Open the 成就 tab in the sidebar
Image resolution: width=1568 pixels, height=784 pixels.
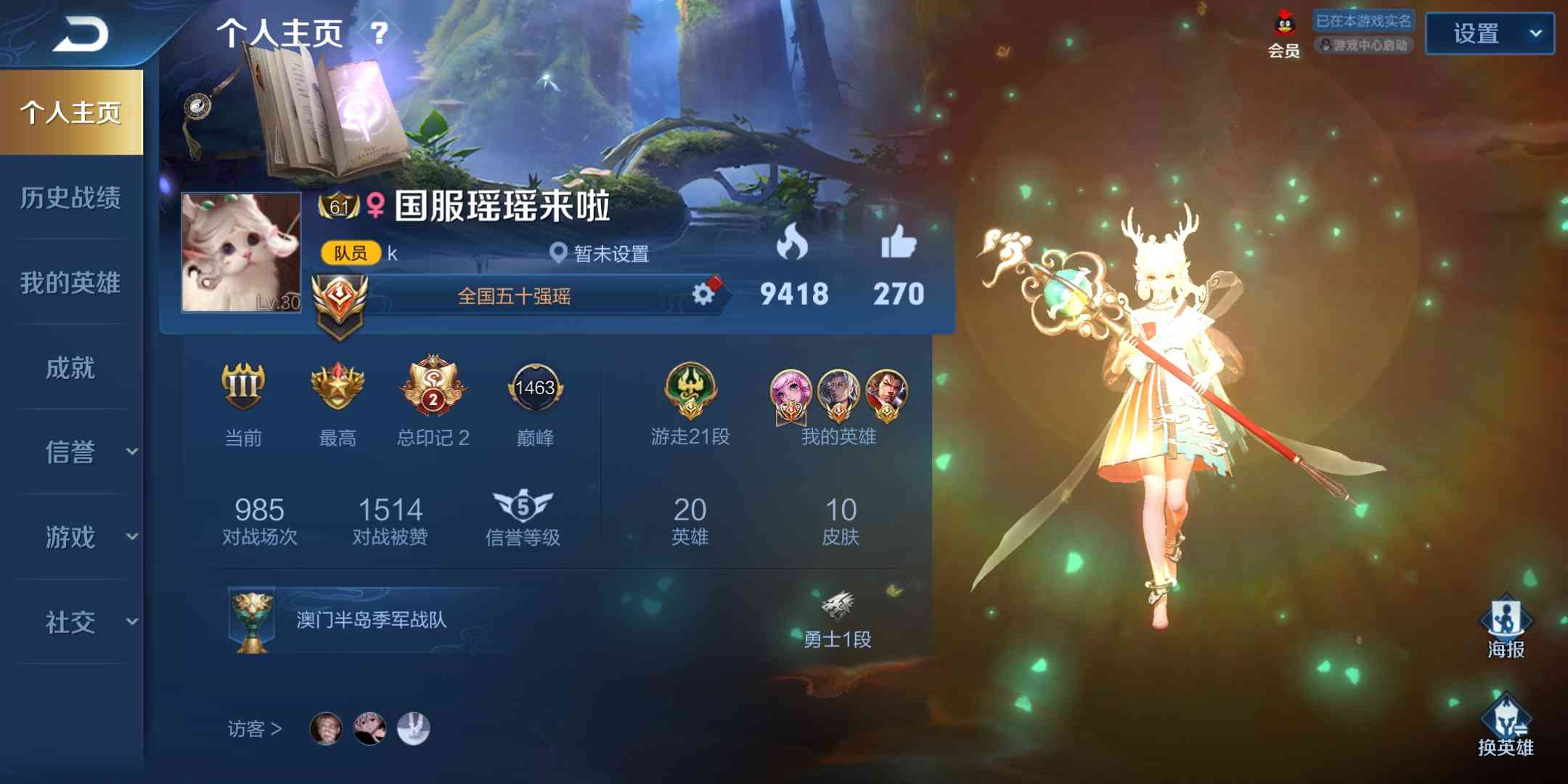point(70,368)
